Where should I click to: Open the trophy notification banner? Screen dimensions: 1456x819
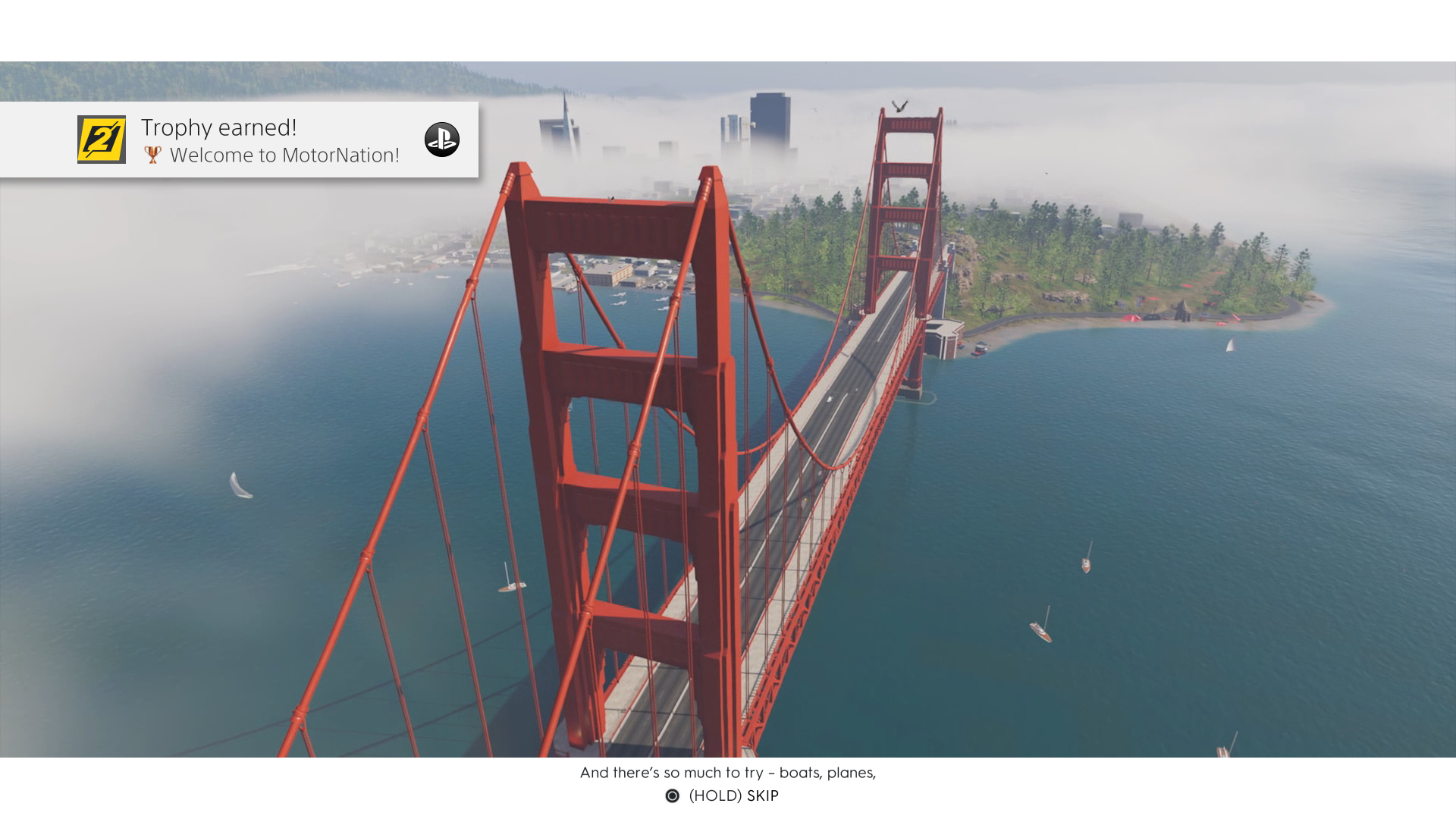coord(241,140)
